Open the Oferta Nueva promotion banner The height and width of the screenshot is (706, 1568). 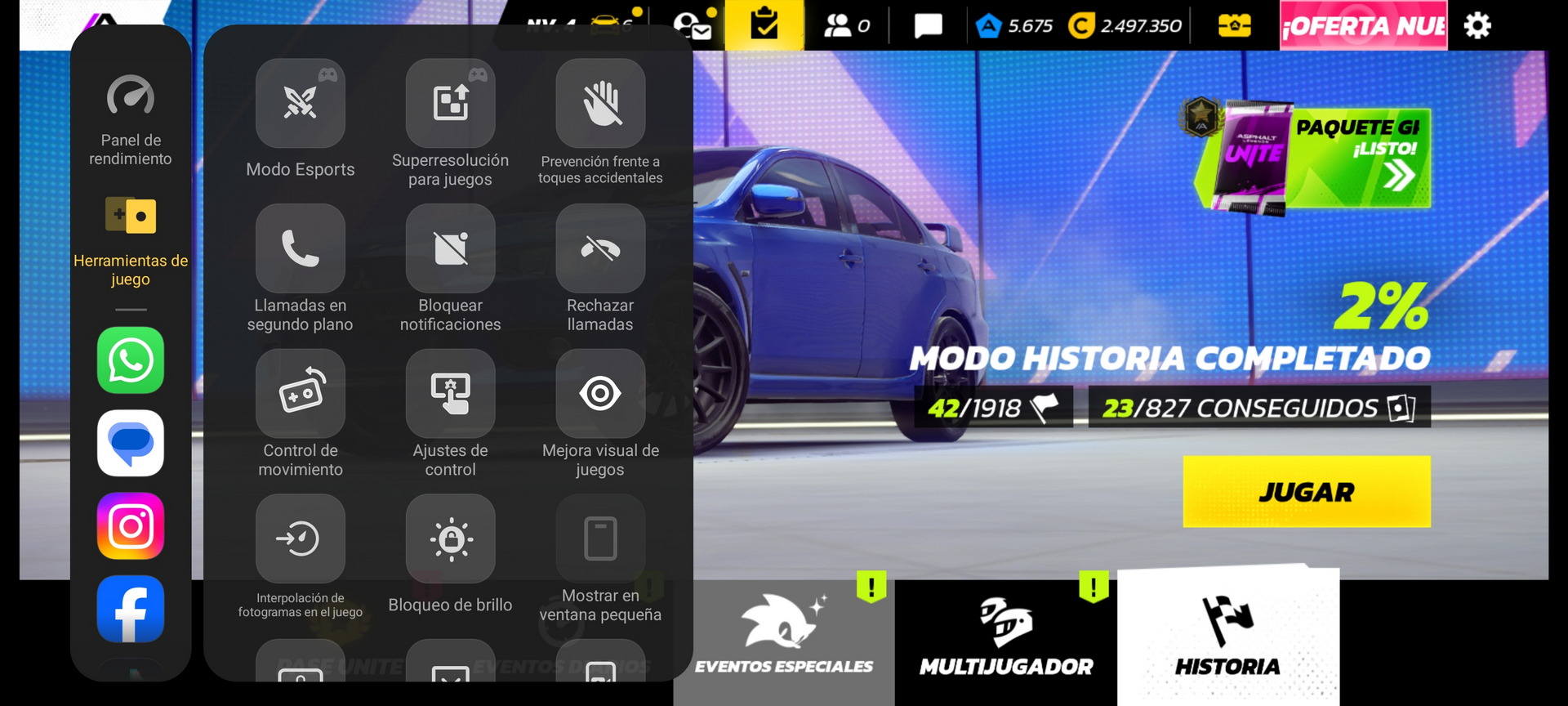click(x=1363, y=26)
